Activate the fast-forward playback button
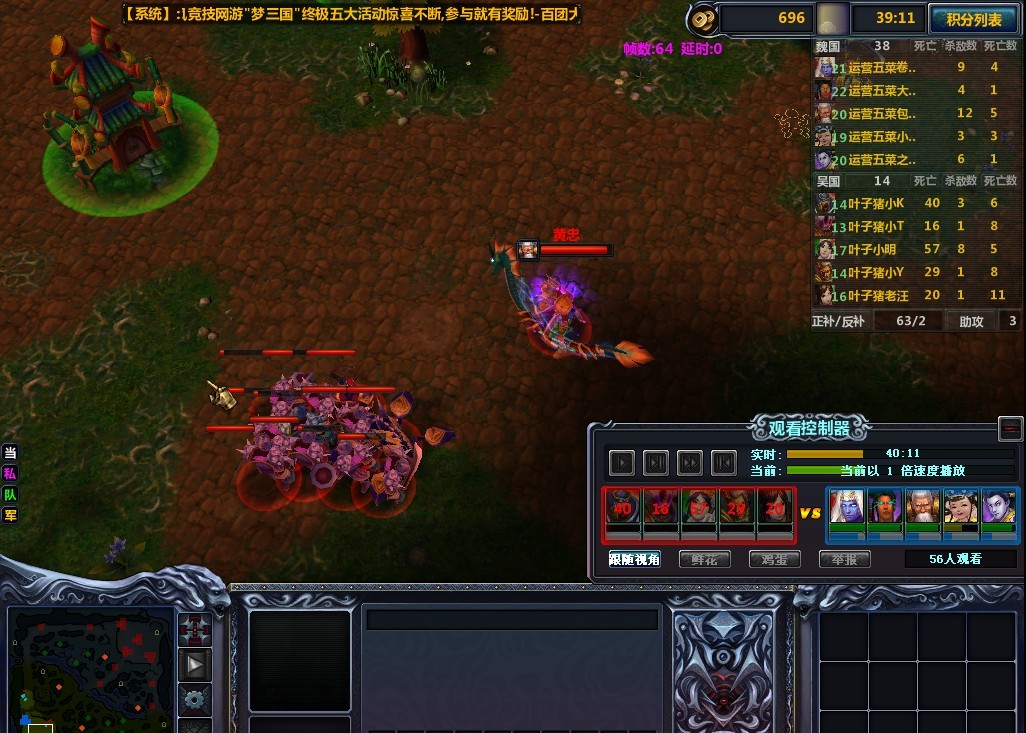 (689, 462)
